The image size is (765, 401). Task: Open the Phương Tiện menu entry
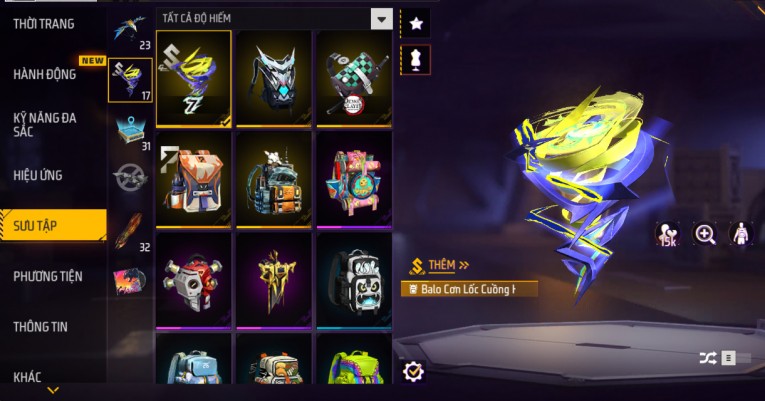48,276
